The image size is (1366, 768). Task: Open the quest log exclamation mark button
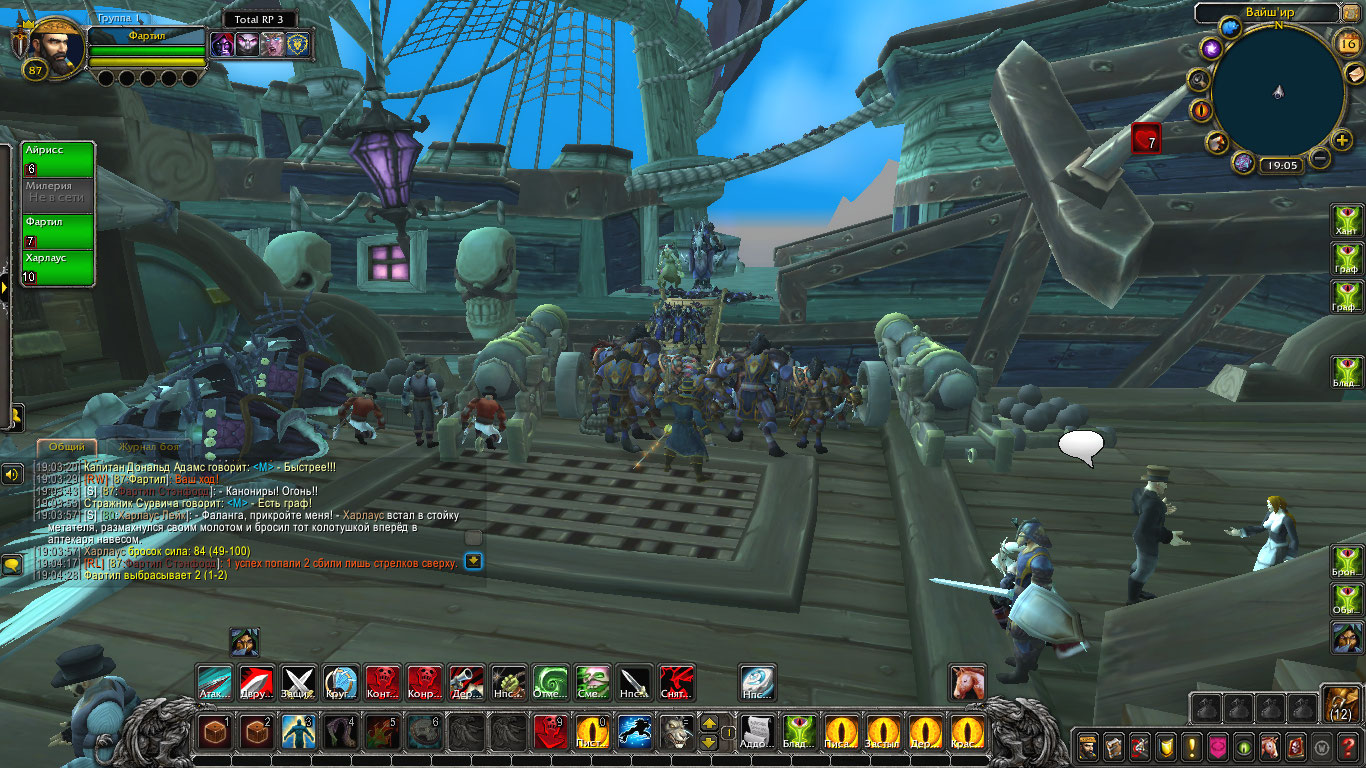click(1191, 747)
